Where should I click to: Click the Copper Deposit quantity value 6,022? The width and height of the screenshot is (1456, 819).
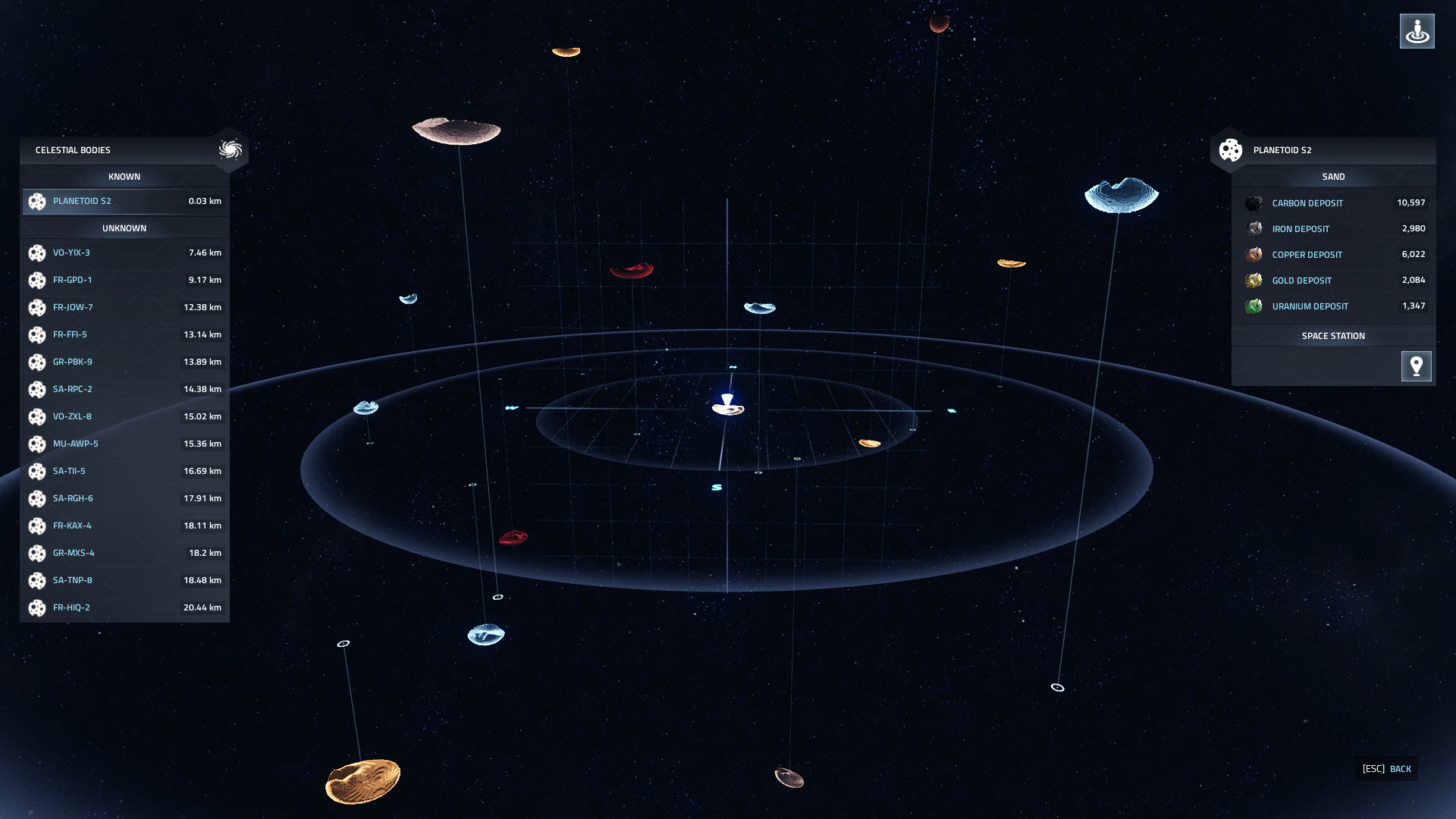[1414, 255]
